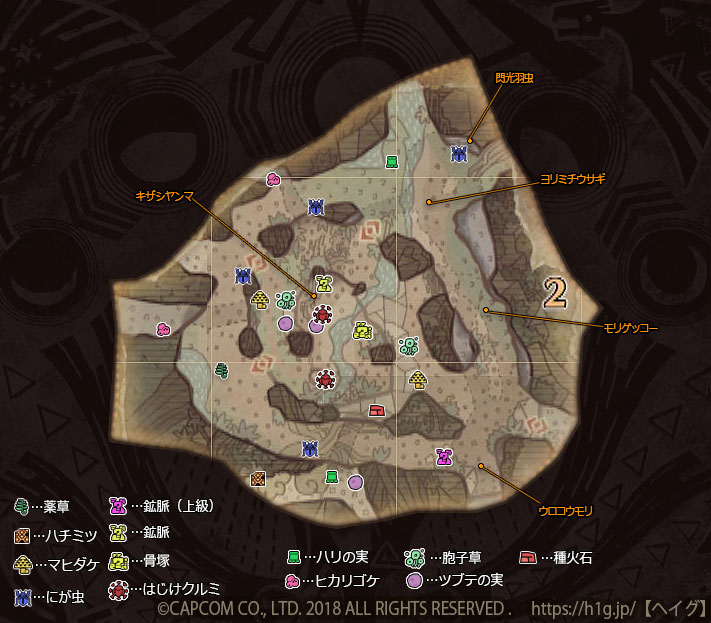
Task: Select the ヒカリゴケ legend entry
Action: click(334, 581)
